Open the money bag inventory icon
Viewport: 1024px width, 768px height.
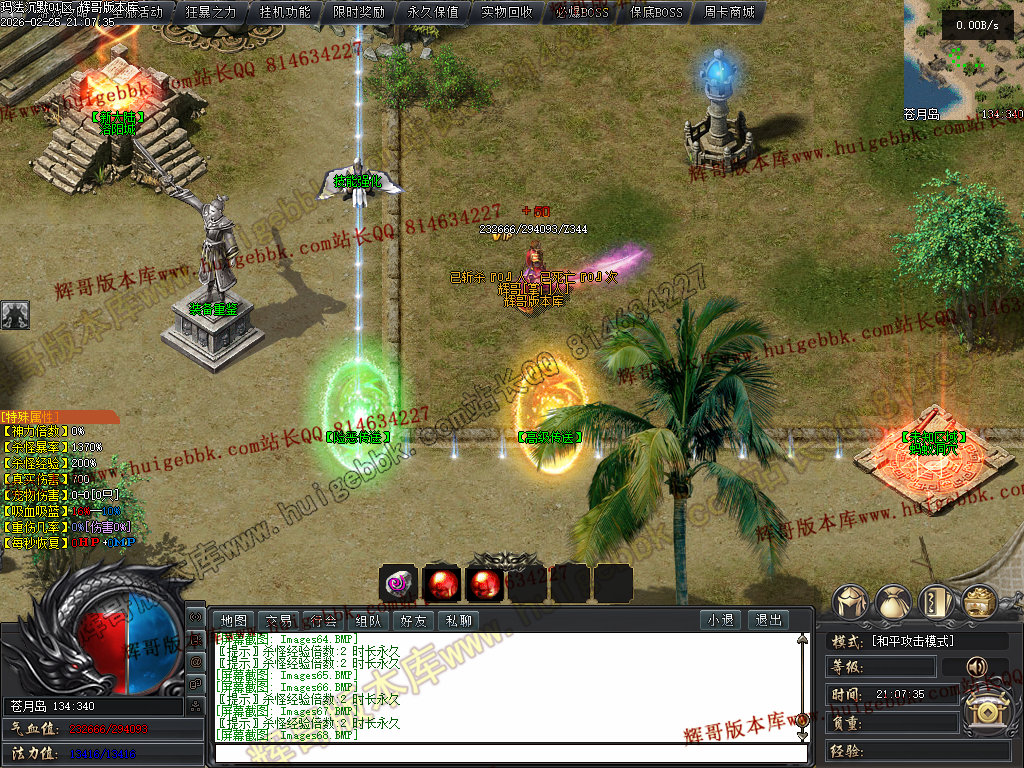(x=893, y=603)
